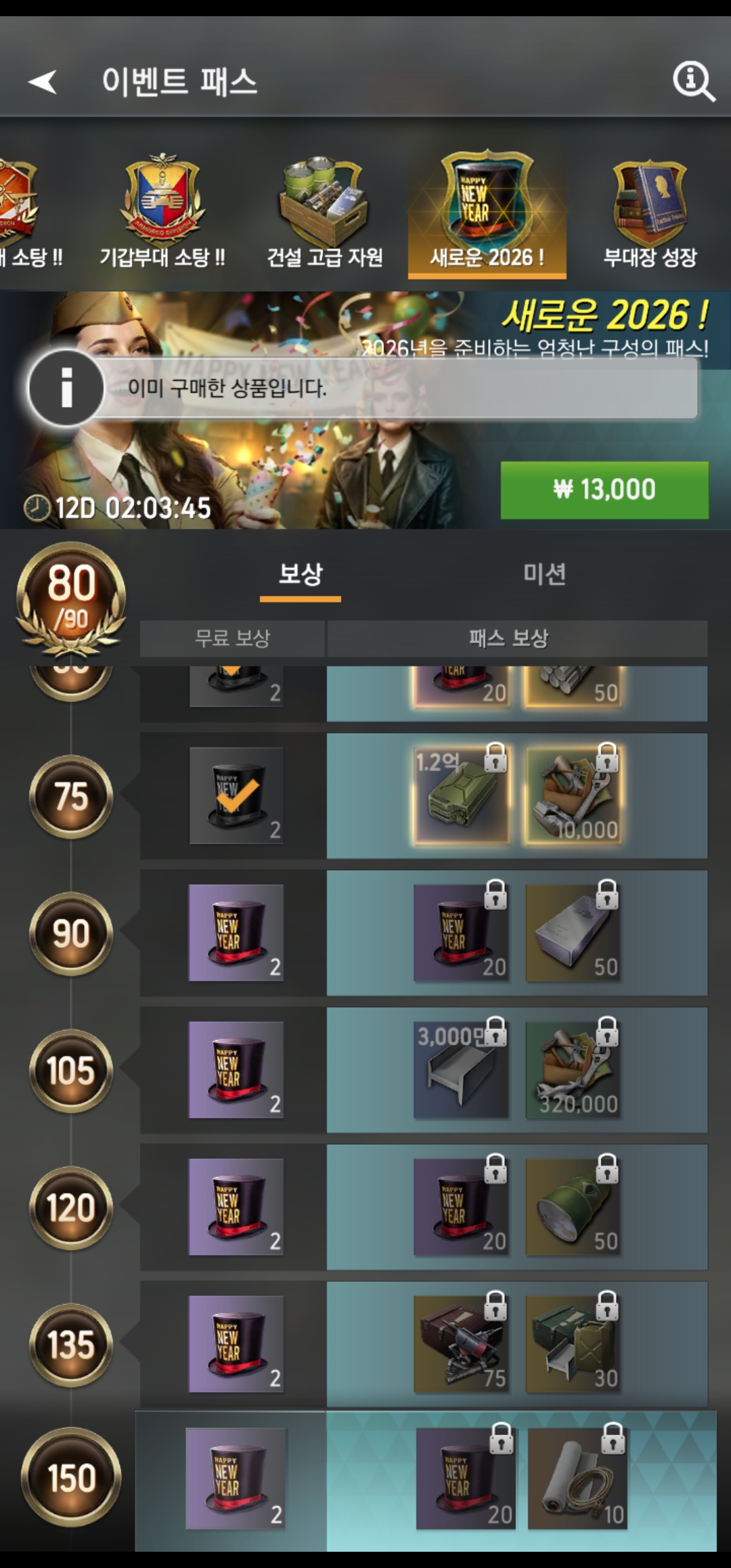
Task: Tap the locked 10,000 toolbox reward
Action: [573, 796]
